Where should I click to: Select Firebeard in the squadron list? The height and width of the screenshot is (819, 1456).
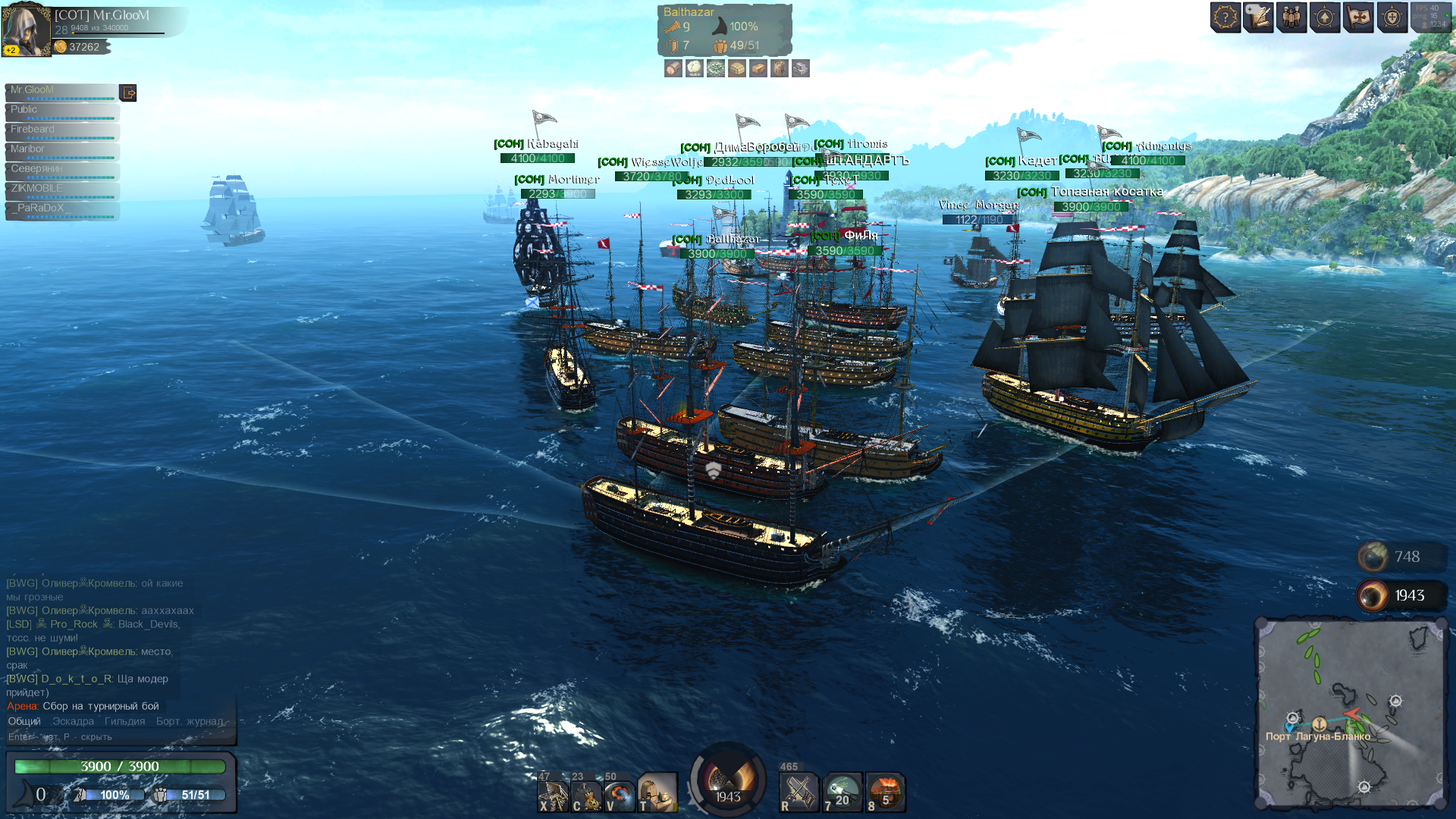[x=61, y=131]
